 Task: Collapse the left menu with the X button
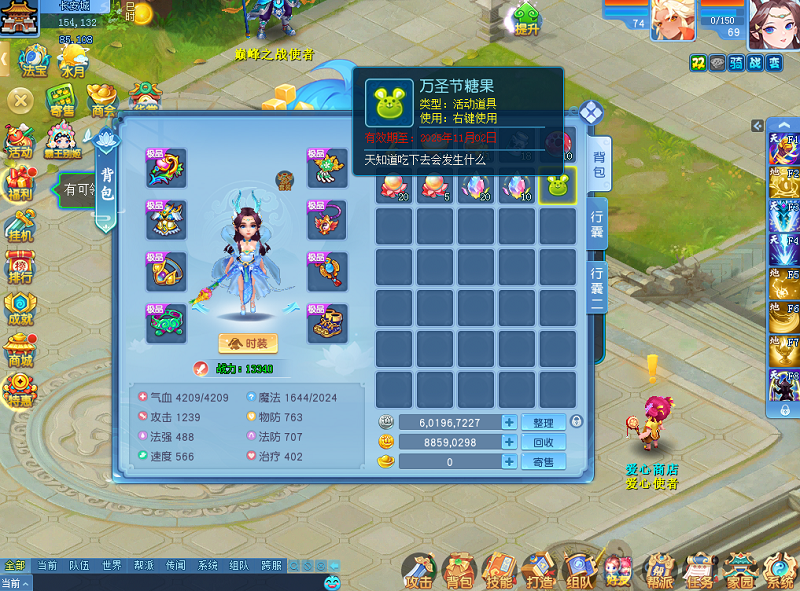(20, 101)
